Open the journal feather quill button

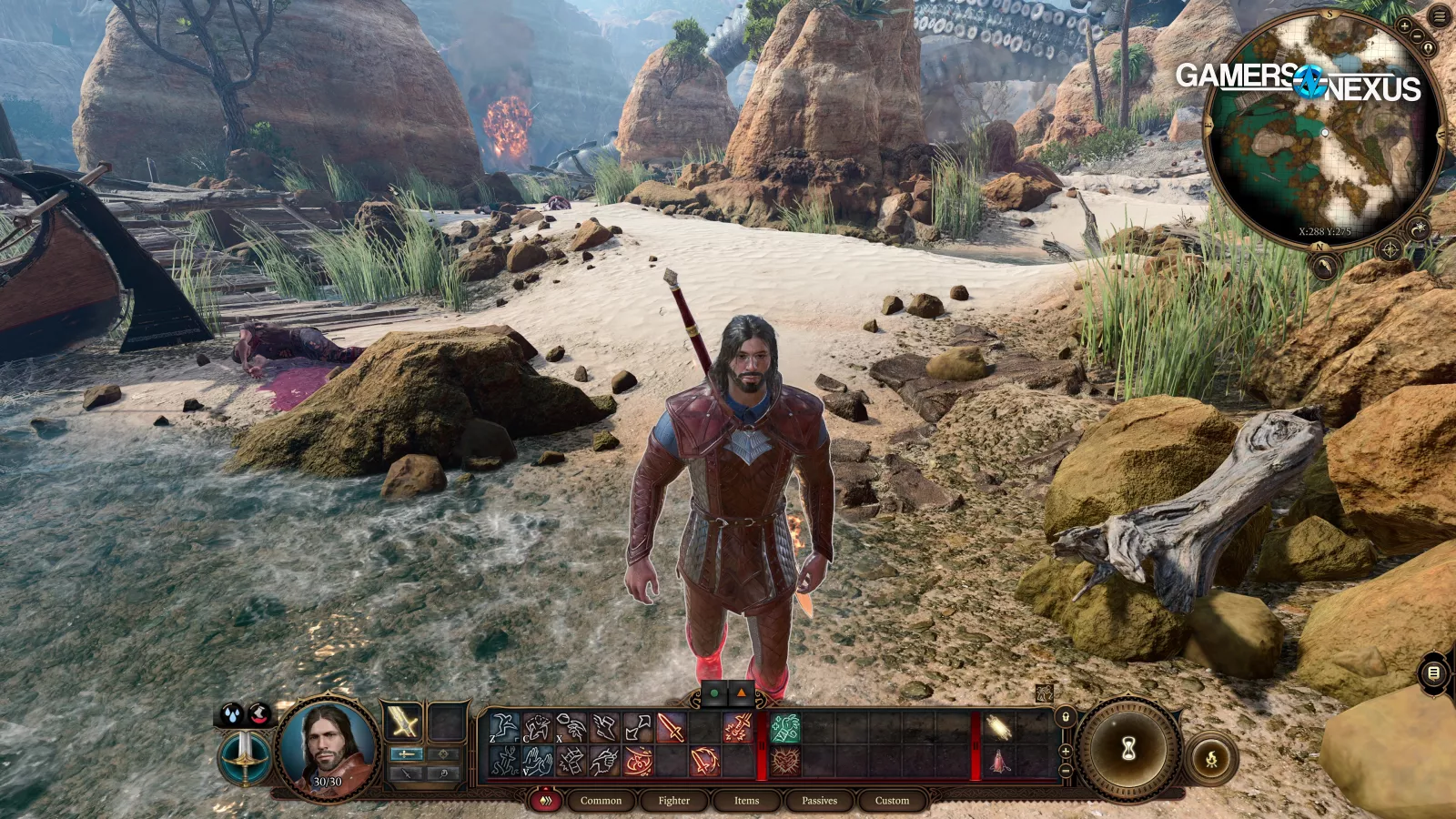point(1324,267)
